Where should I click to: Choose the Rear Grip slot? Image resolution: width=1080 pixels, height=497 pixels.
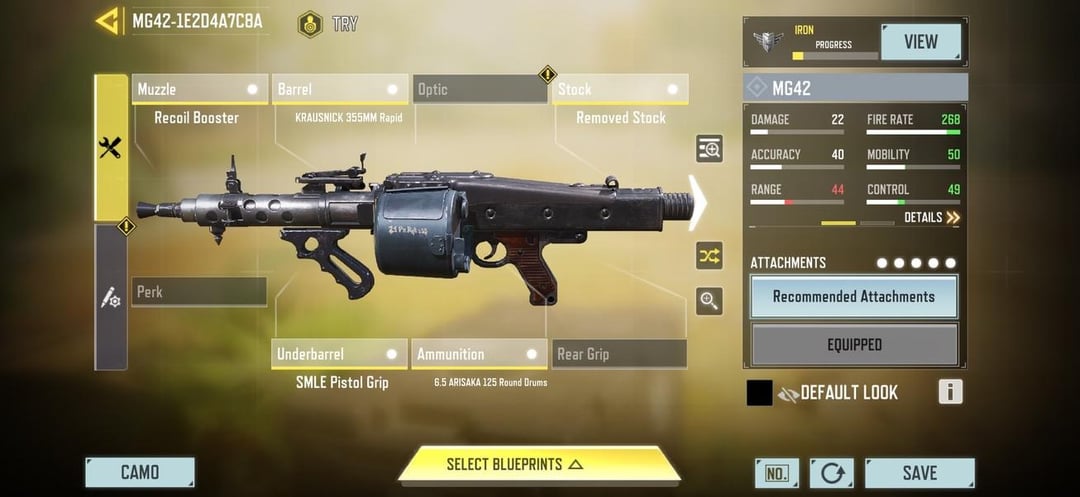coord(619,354)
